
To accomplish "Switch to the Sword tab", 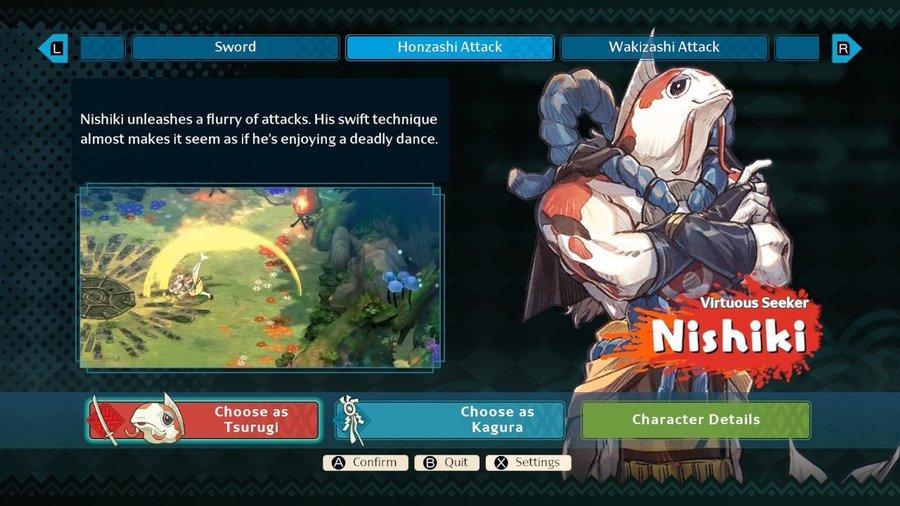I will pos(235,47).
